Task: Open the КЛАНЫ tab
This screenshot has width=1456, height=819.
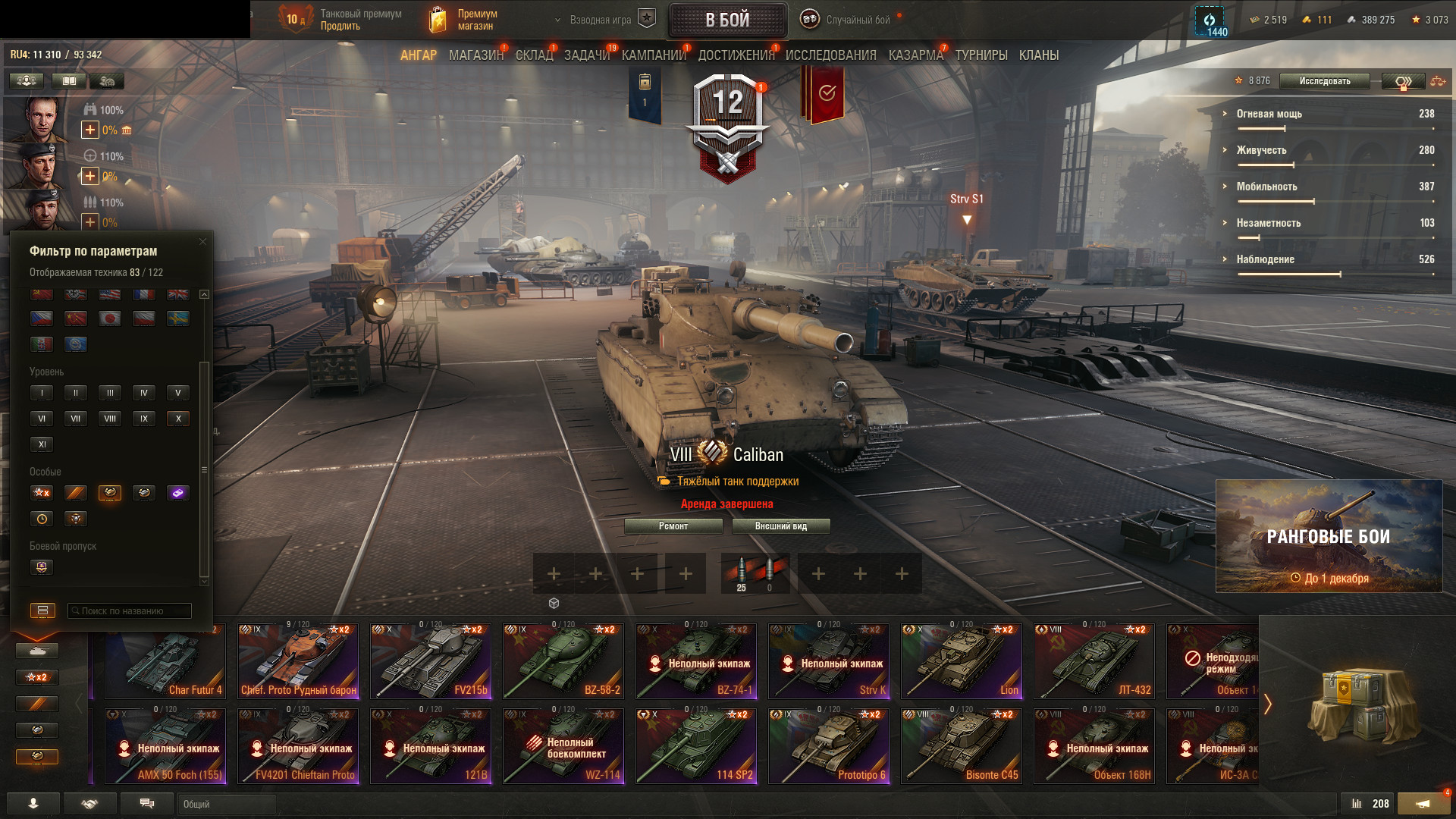Action: (1038, 55)
